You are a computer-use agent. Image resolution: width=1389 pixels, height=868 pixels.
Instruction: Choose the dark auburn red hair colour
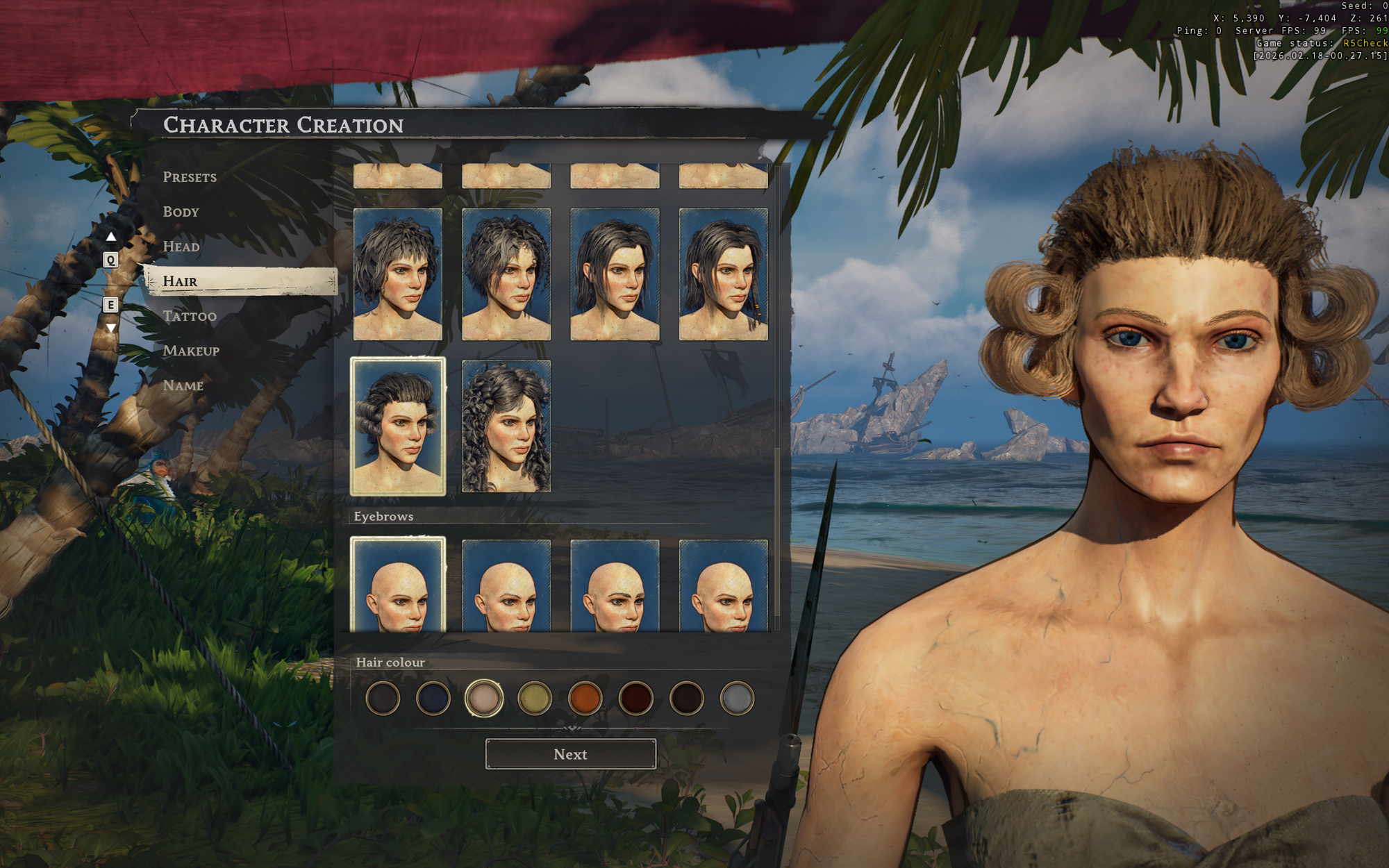click(x=635, y=699)
